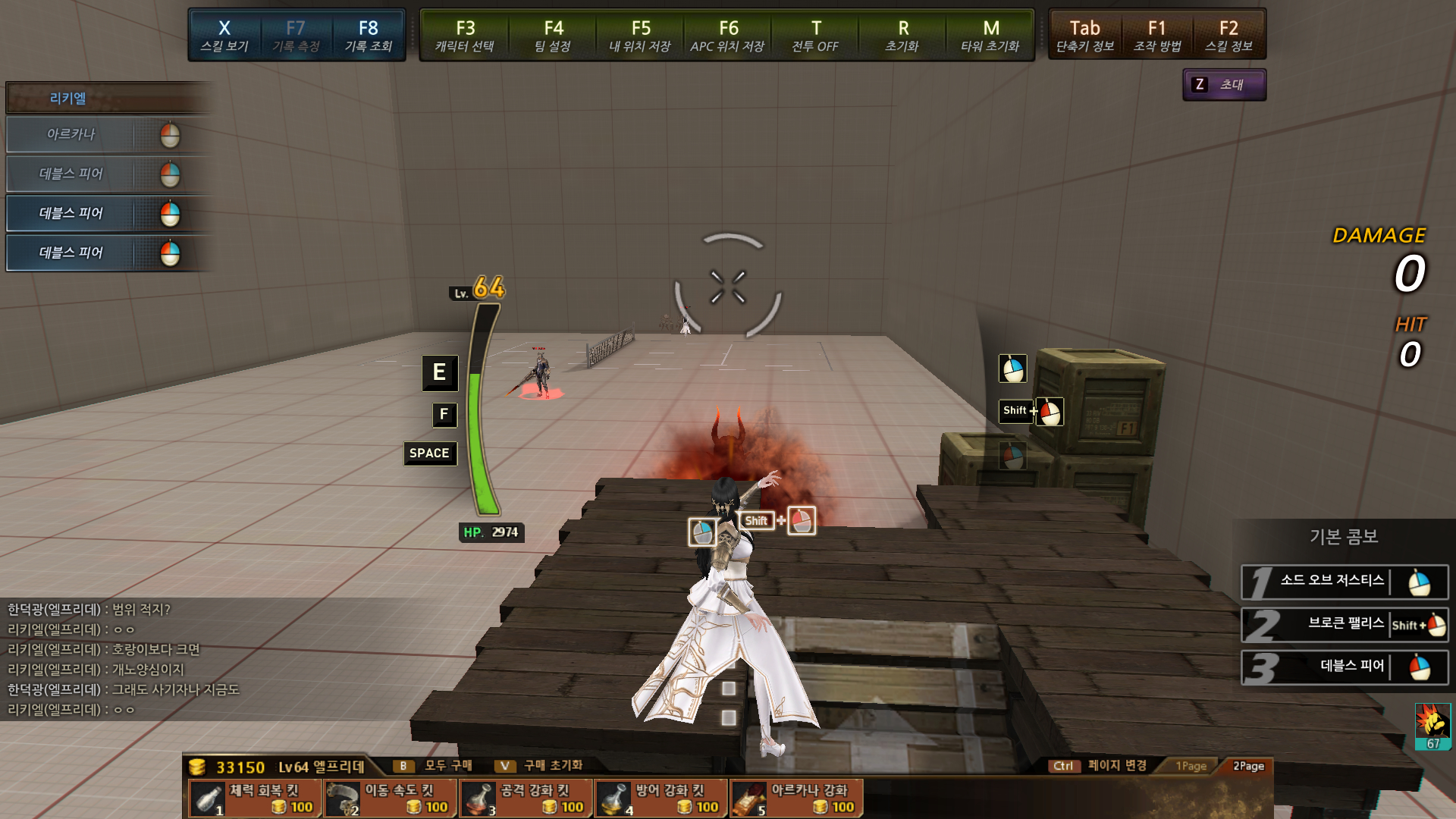Viewport: 1456px width, 819px height.
Task: Buy the 아르카나 강화 item
Action: [x=796, y=799]
